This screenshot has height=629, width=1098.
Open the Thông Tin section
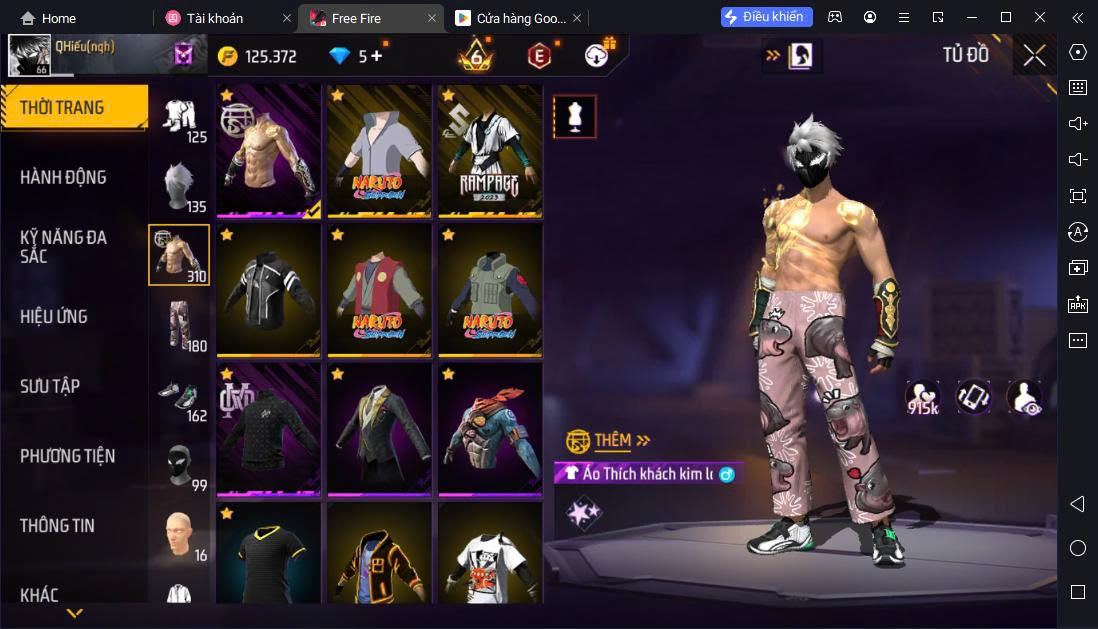click(59, 525)
